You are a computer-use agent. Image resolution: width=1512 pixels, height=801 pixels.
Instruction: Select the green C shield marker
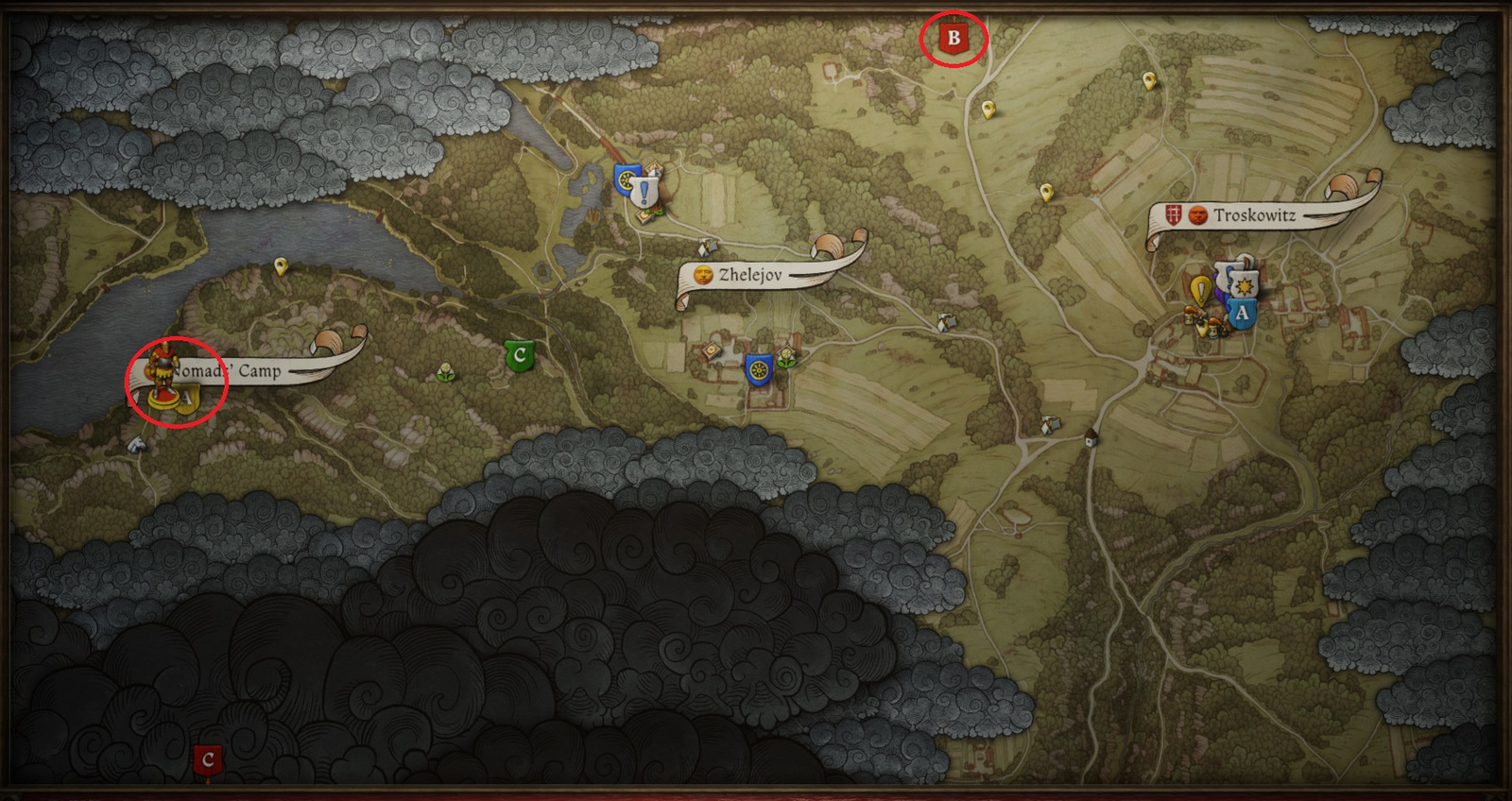point(519,356)
